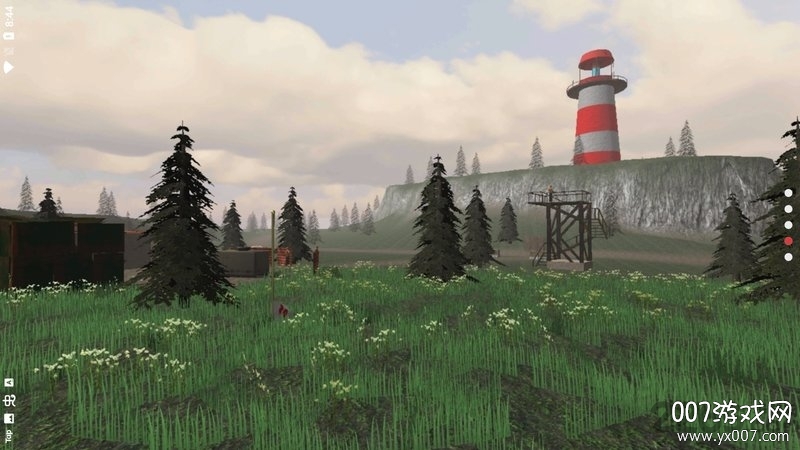Jump to the topmost white page dot
This screenshot has width=800, height=450.
(x=788, y=193)
